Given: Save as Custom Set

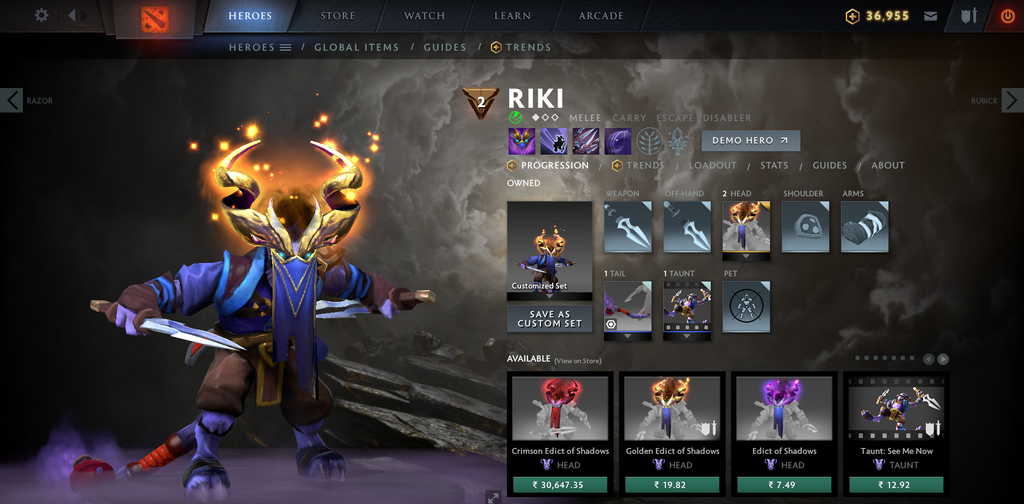Looking at the screenshot, I should click(x=549, y=319).
